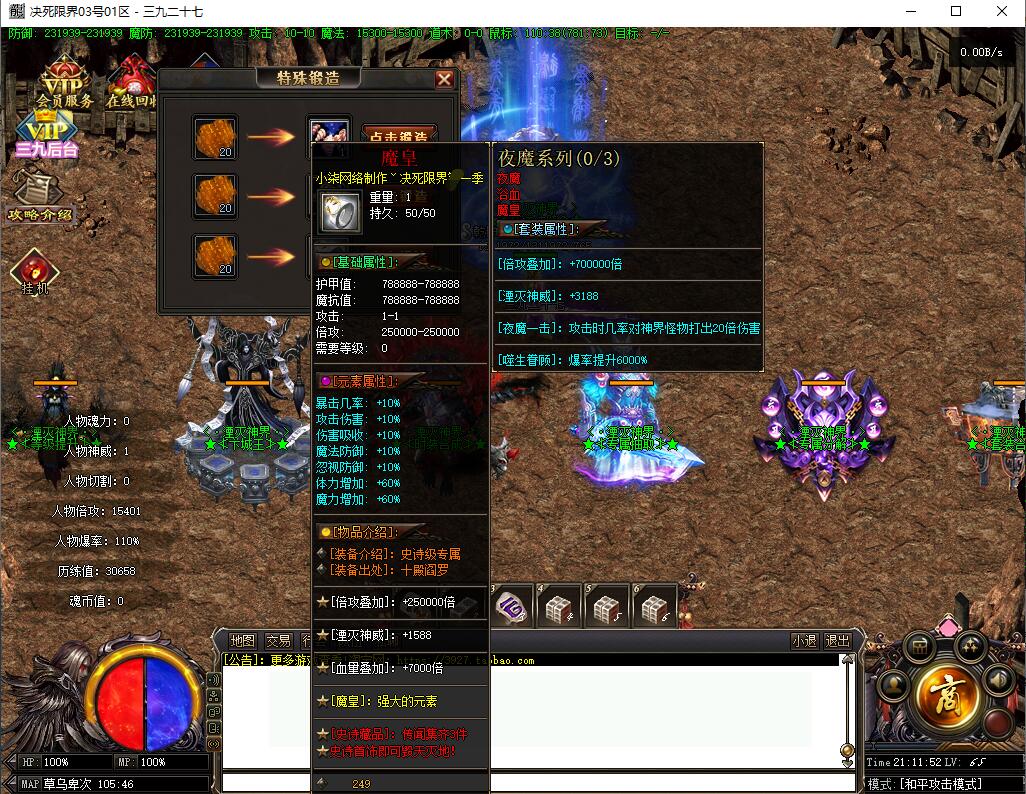
Task: Open the VIP 会员服务 menu
Action: 64,83
